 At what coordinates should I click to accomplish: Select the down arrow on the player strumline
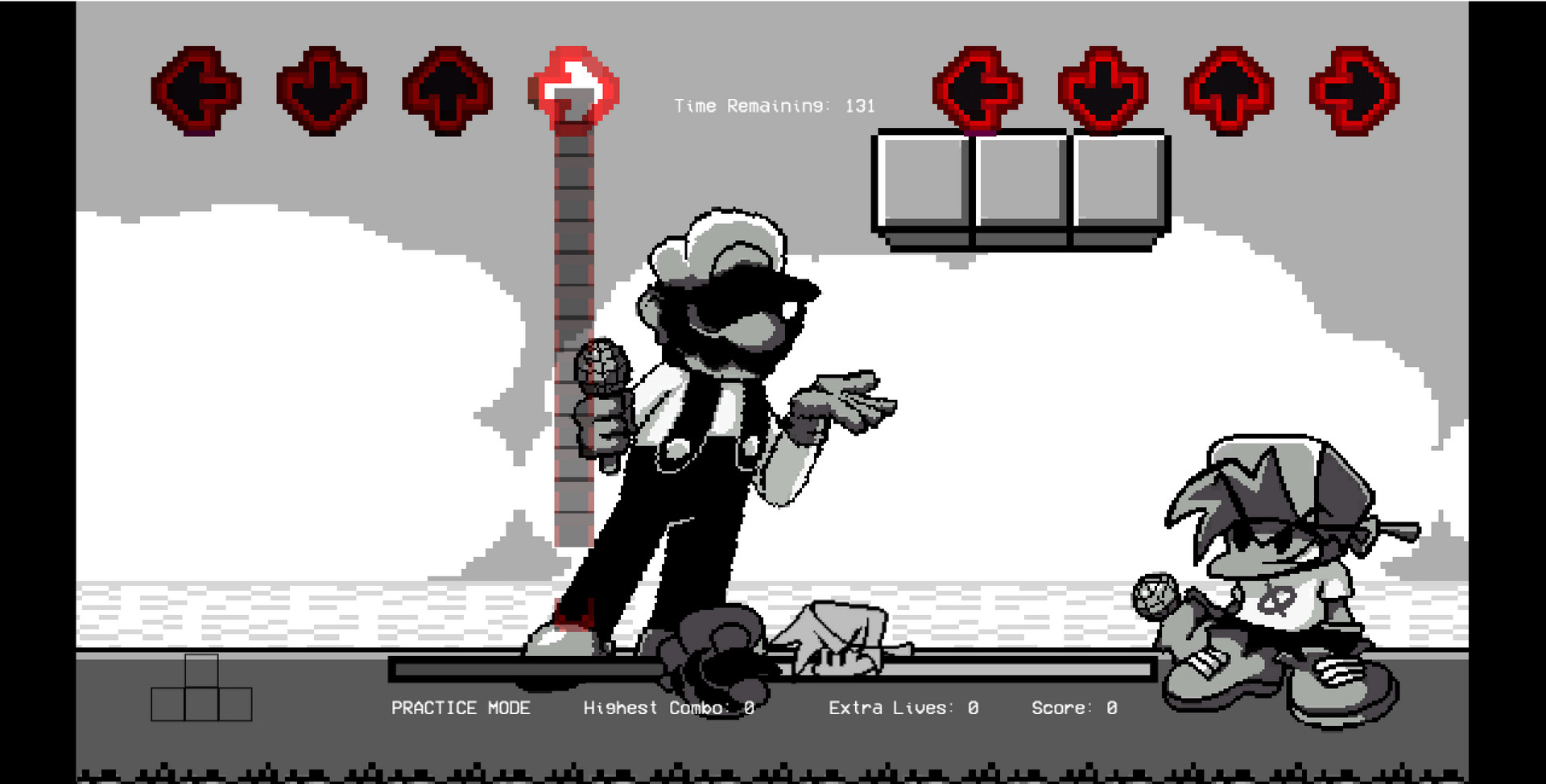[1104, 90]
